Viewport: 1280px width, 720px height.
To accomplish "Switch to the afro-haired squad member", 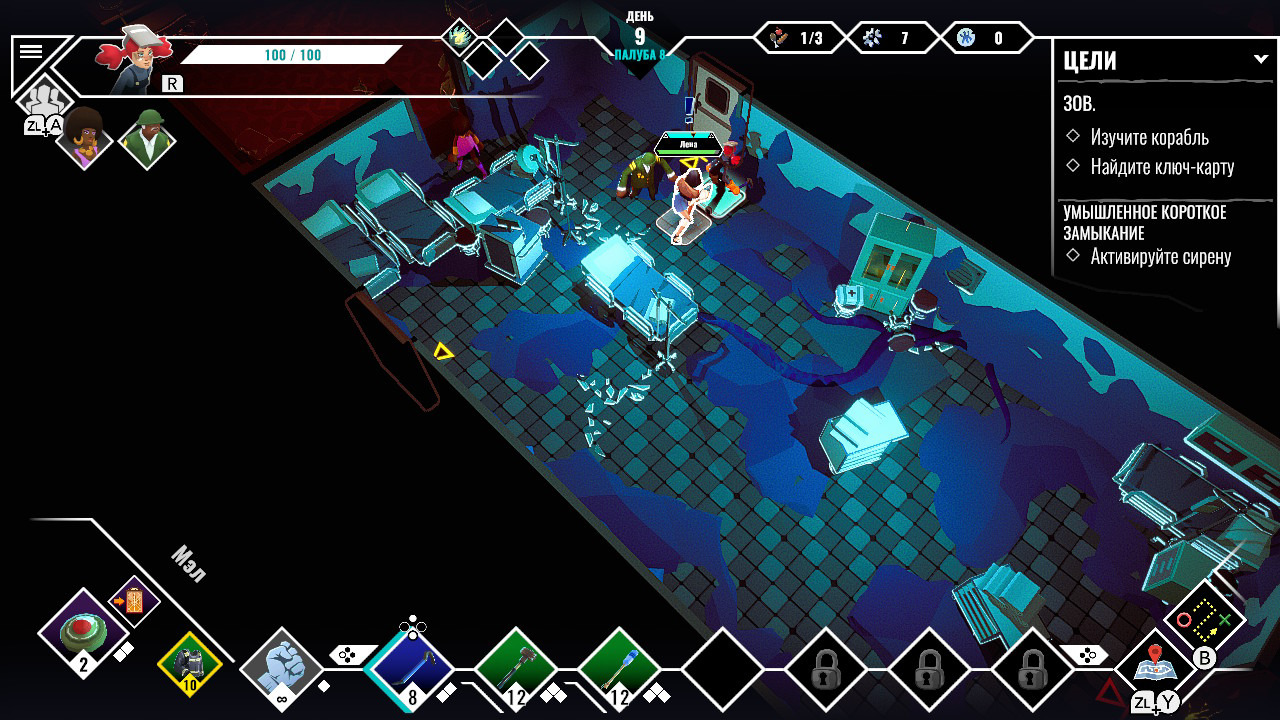I will coord(84,139).
